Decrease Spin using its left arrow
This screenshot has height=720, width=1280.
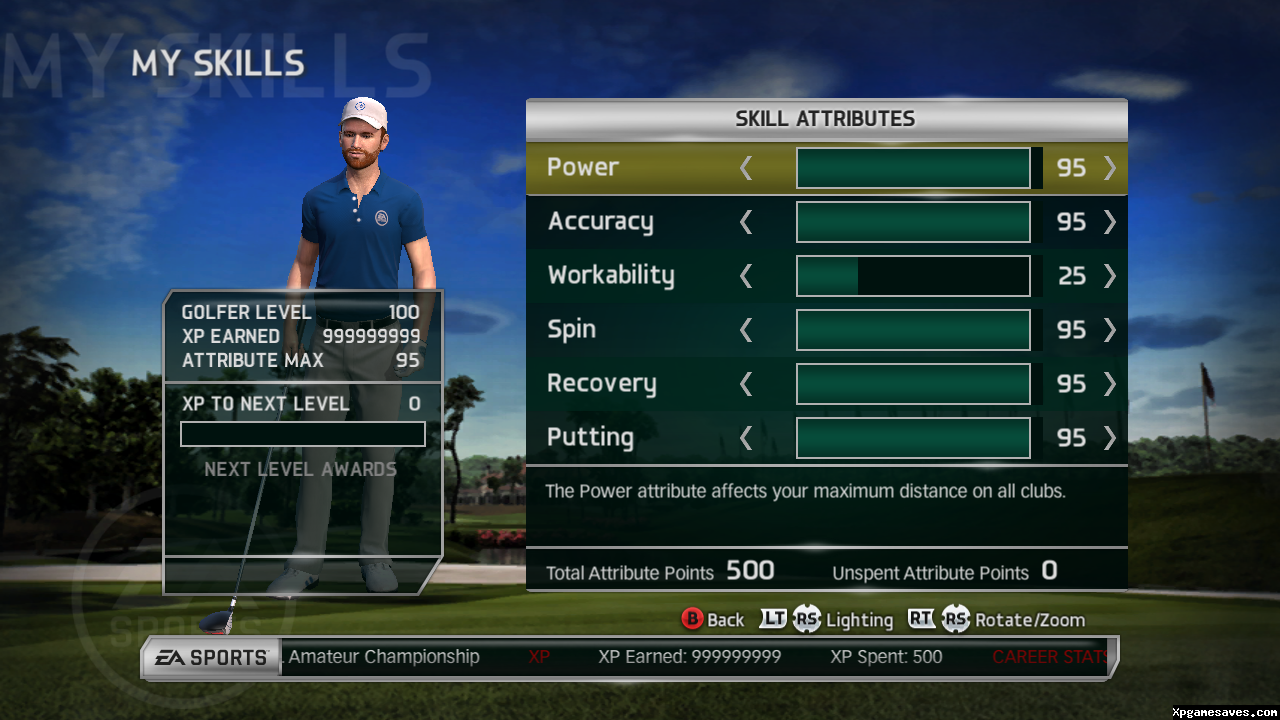(746, 330)
